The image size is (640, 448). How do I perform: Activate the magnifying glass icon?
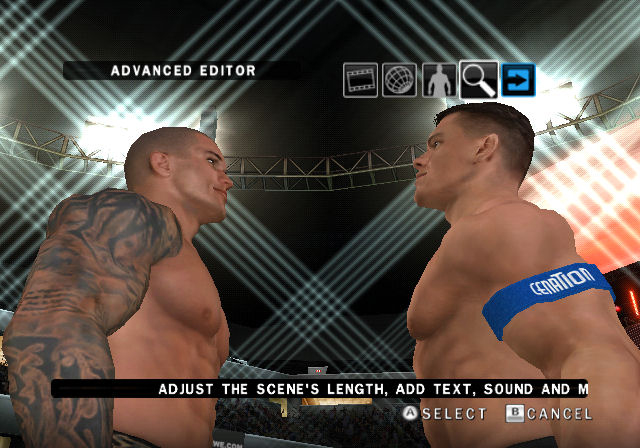(479, 80)
